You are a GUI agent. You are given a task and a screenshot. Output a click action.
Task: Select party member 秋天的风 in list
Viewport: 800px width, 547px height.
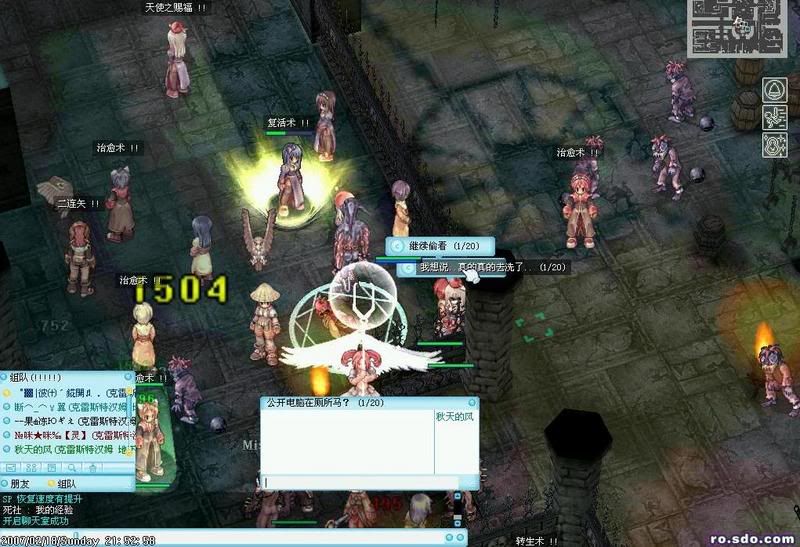(x=60, y=450)
